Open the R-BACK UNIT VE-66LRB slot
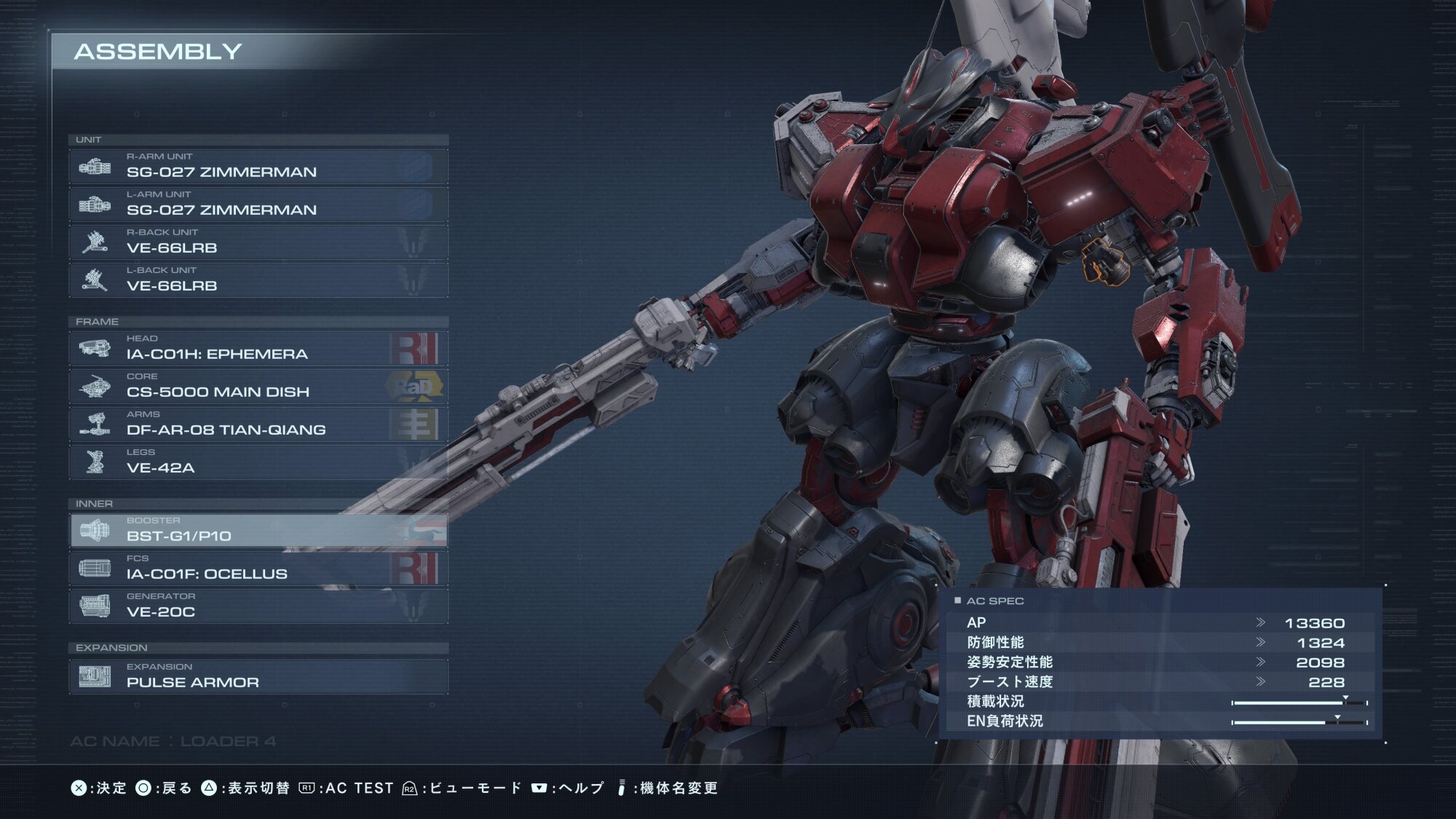The width and height of the screenshot is (1456, 819). pyautogui.click(x=258, y=242)
